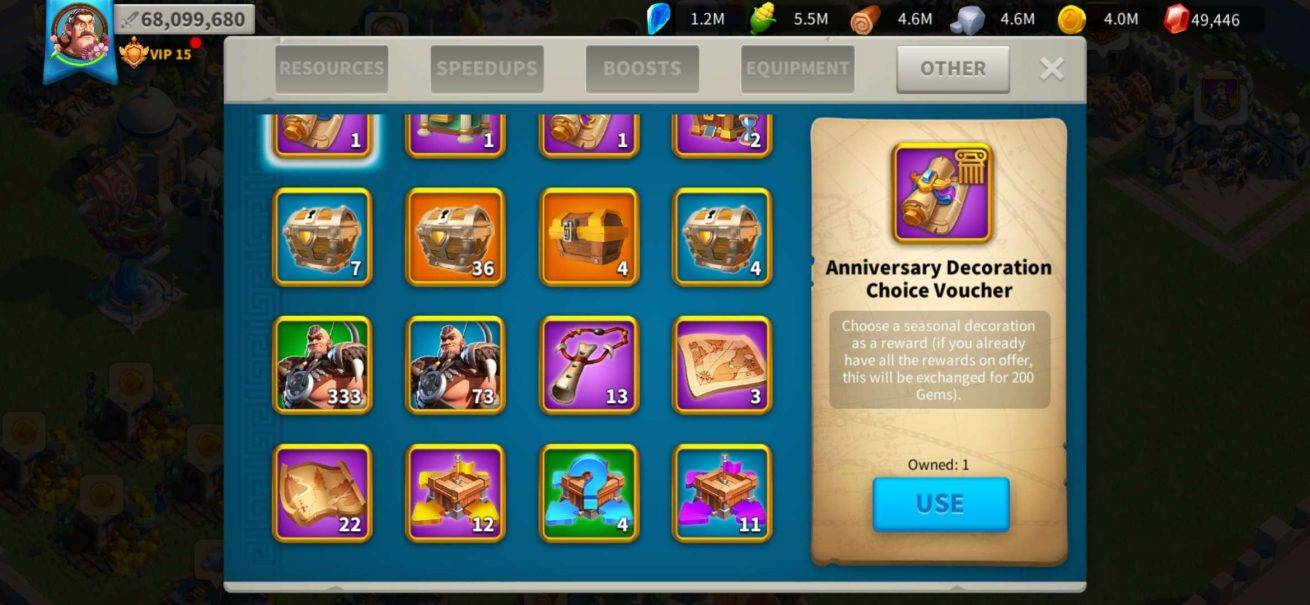Screen dimensions: 1310x605
Task: Close the items window
Action: click(1051, 68)
